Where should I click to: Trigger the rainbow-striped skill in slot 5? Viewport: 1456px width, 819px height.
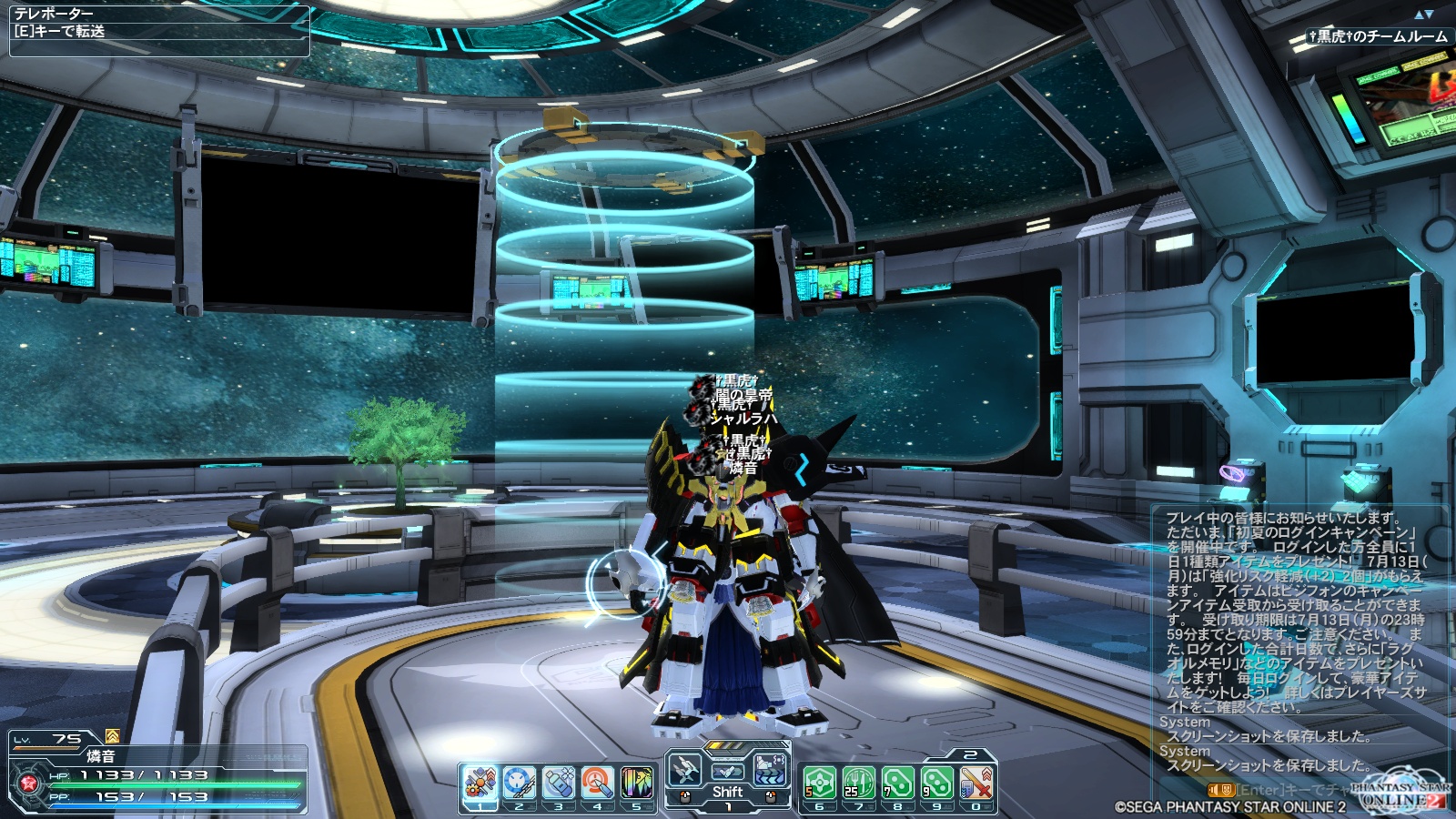click(x=636, y=783)
